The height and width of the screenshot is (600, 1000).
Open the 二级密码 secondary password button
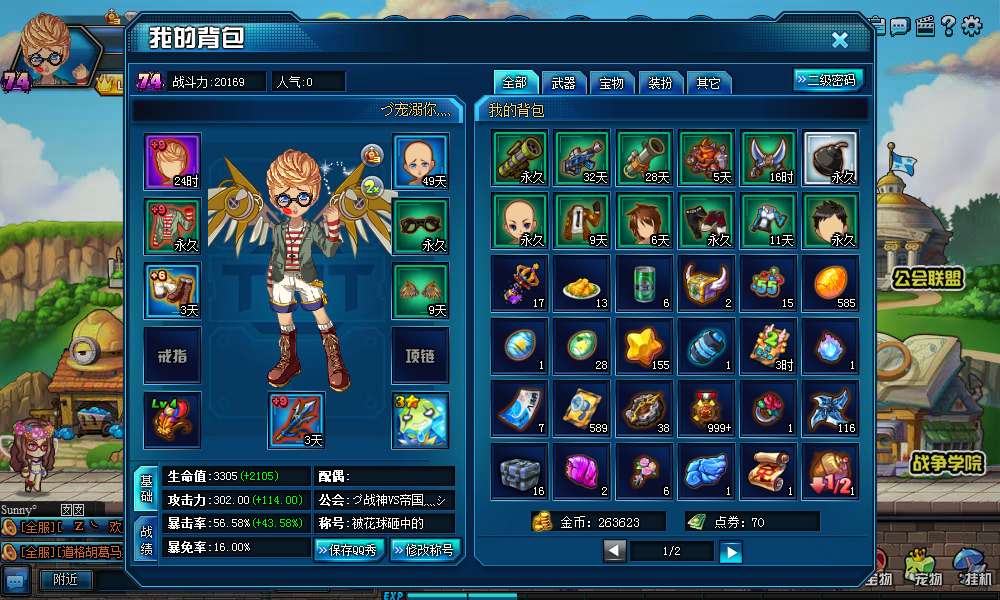[x=829, y=81]
